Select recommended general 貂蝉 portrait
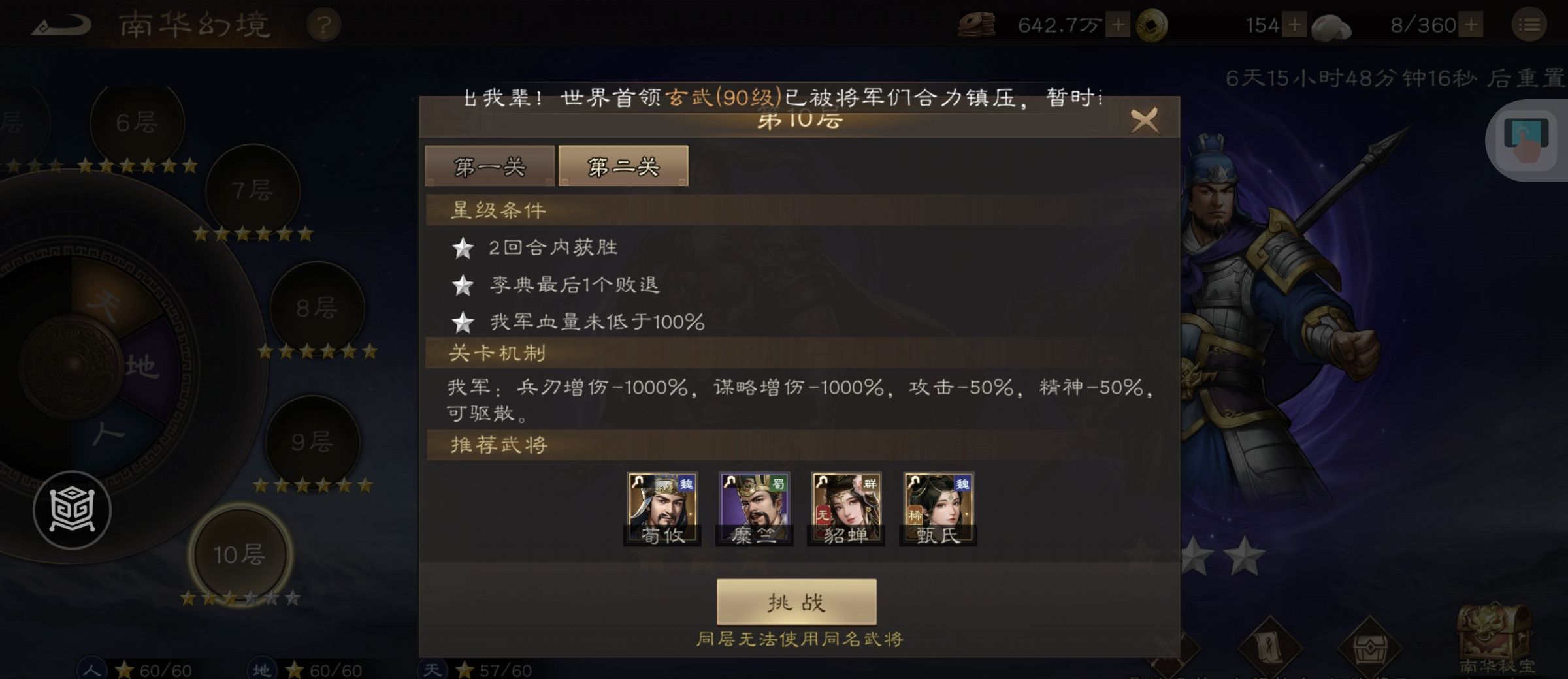 [x=845, y=506]
